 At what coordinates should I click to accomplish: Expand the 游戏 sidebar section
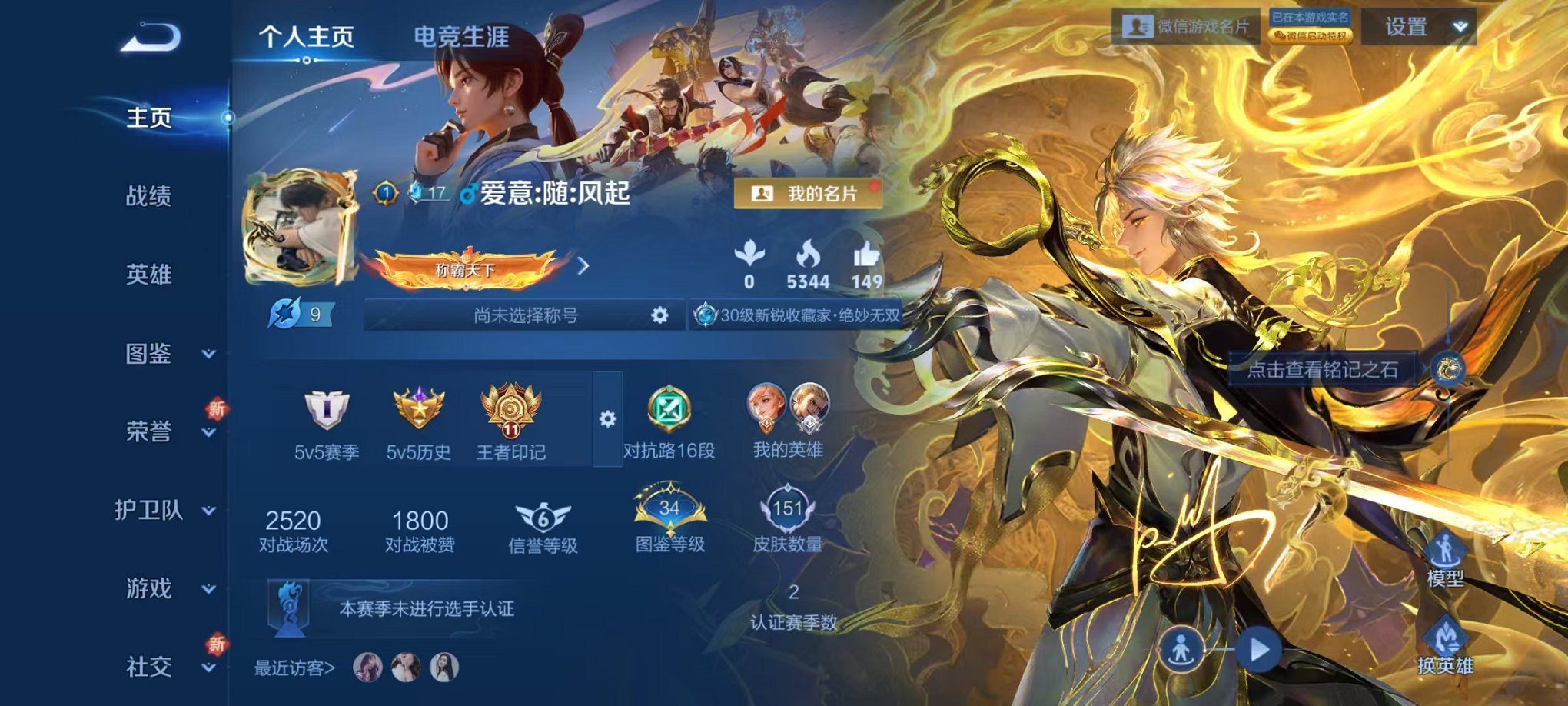[148, 587]
